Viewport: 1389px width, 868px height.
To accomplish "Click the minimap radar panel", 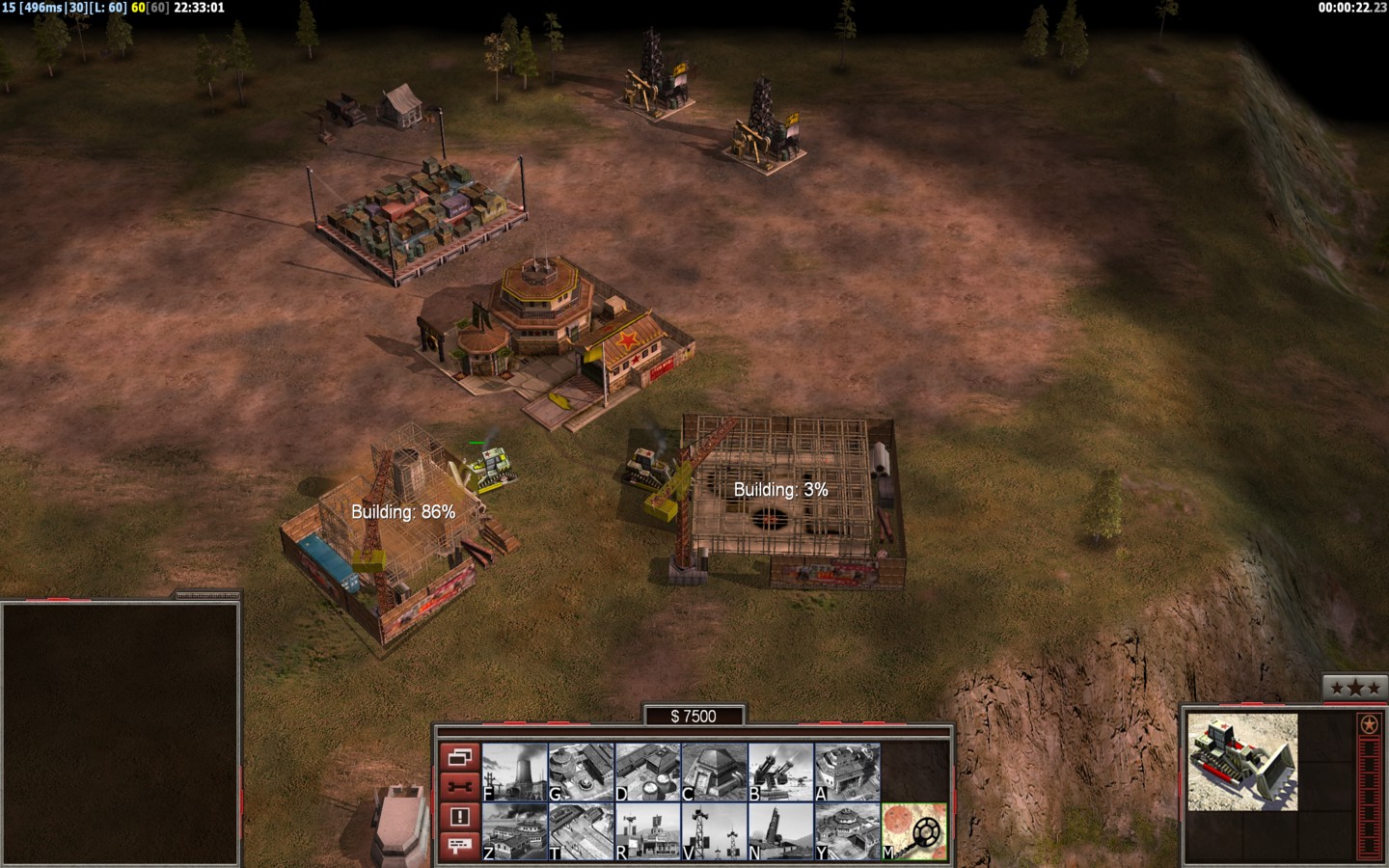I will (120, 733).
